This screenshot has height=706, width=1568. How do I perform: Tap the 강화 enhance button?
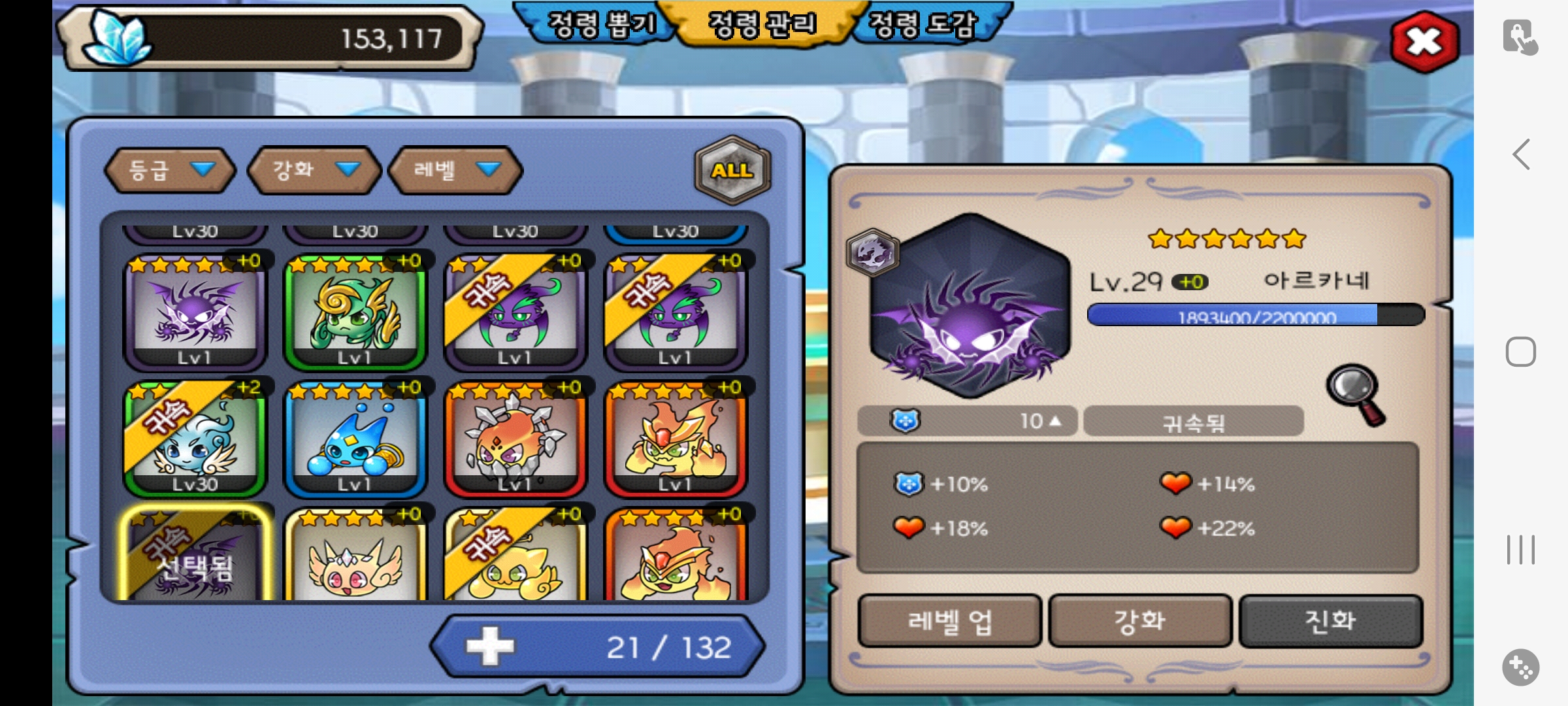(x=1140, y=621)
